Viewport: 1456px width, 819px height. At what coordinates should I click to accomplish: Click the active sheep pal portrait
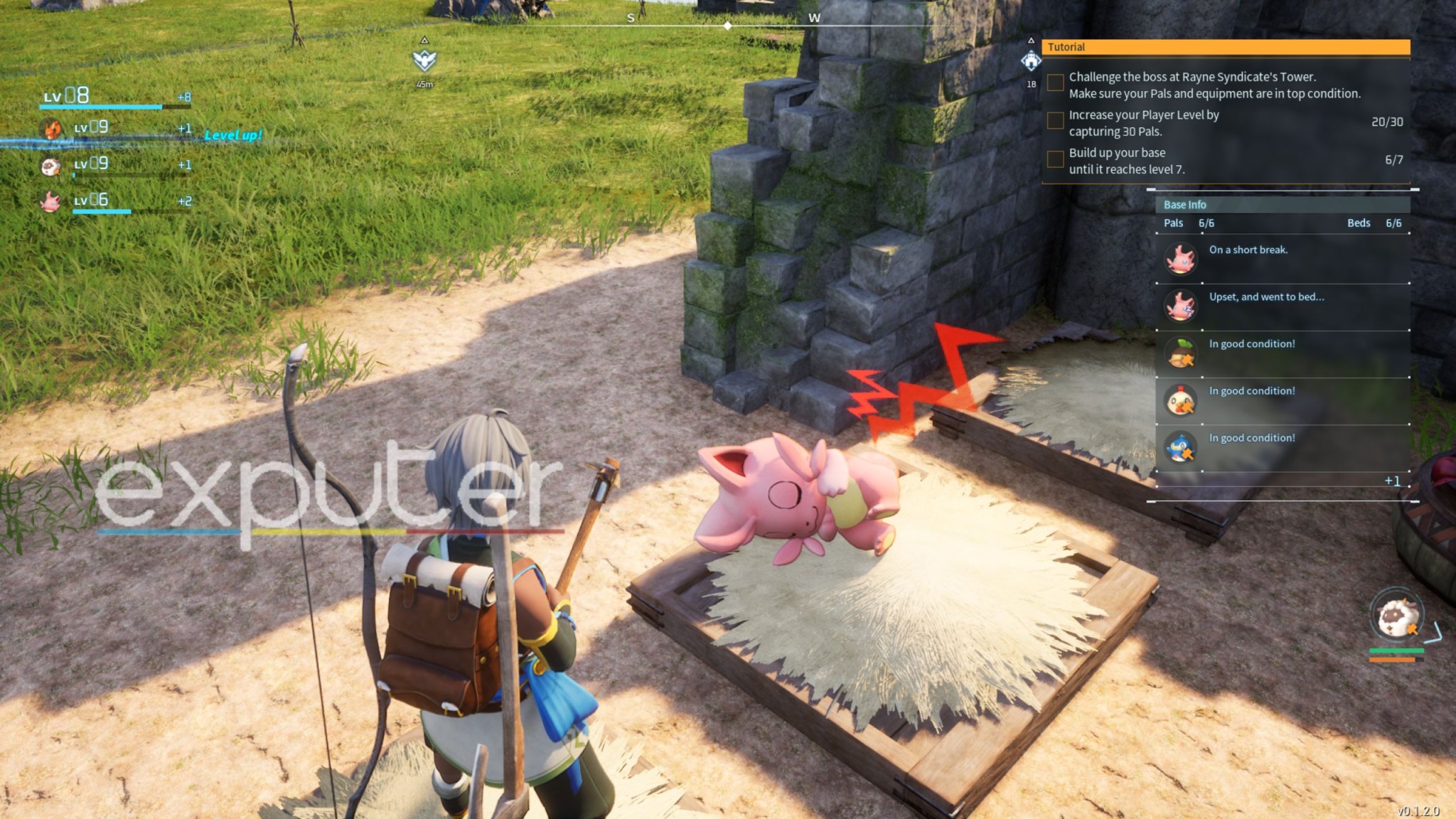click(1396, 616)
